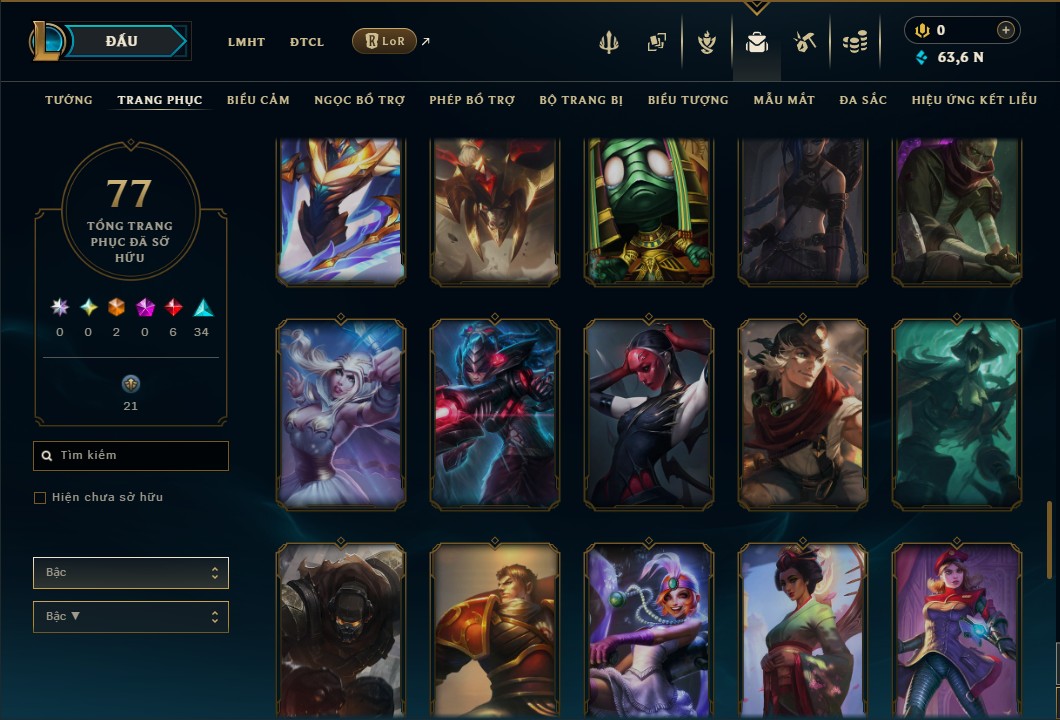View the MẪU MẮT tab
1060x720 pixels.
pos(784,100)
